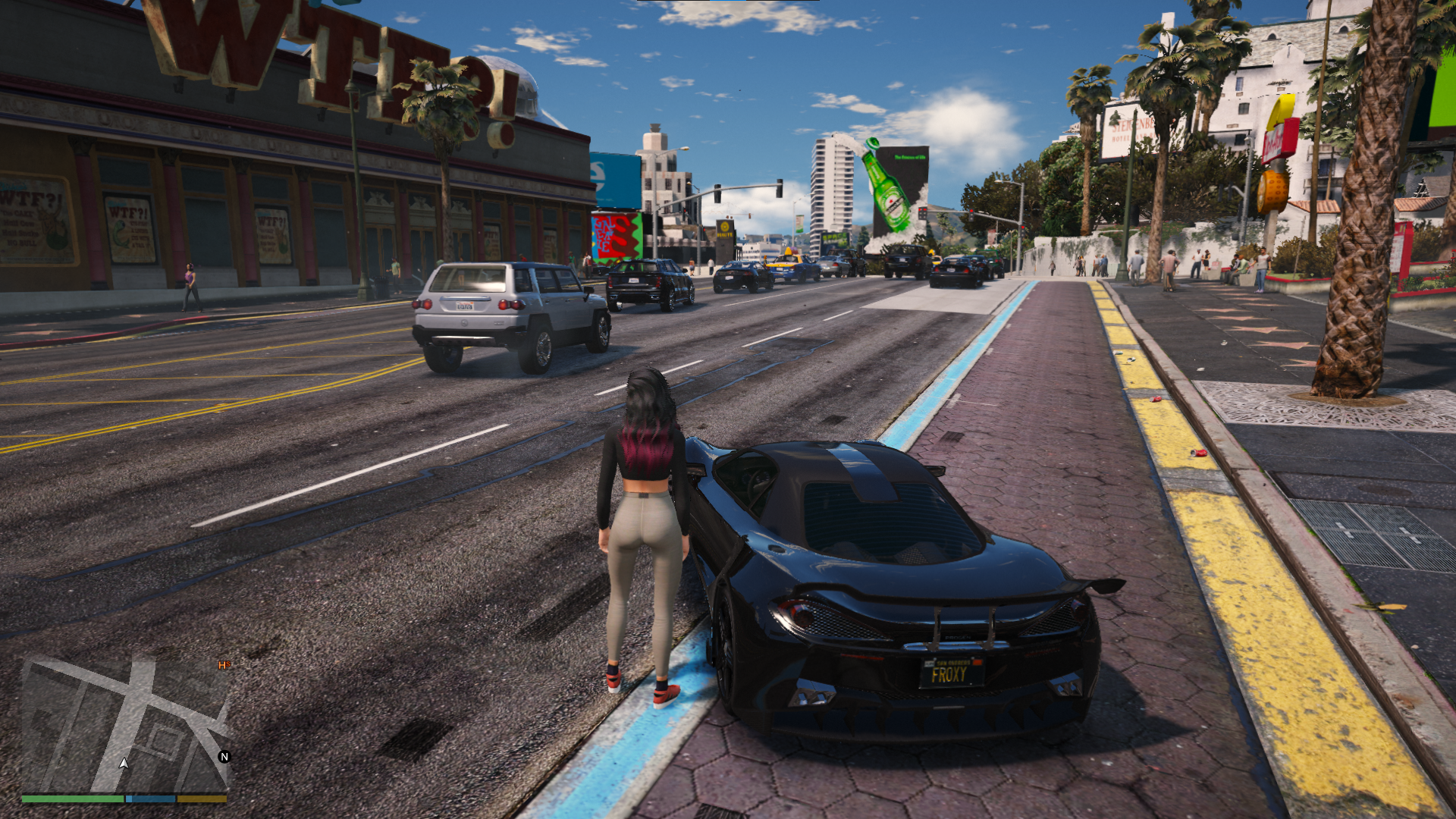Screen dimensions: 1456x819
Task: Click the minimap radar
Action: coord(125,724)
